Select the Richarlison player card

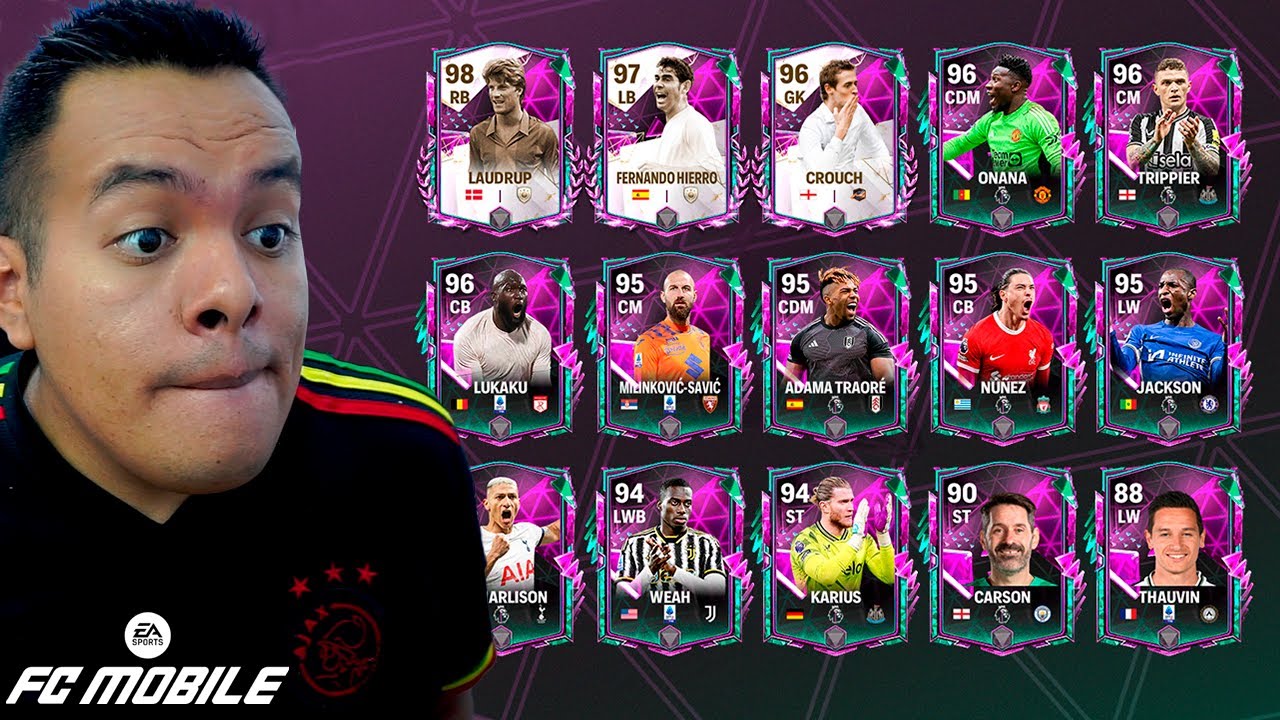click(x=513, y=555)
